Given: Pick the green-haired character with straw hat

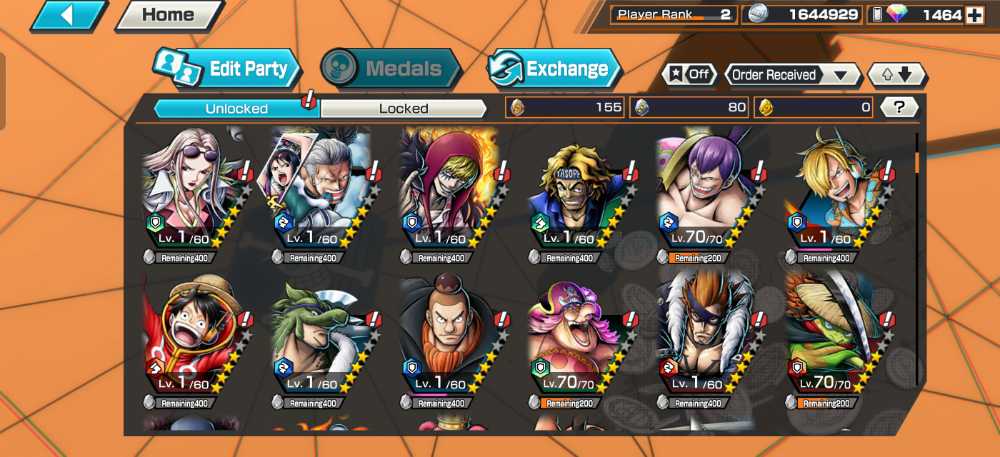Looking at the screenshot, I should (x=834, y=339).
